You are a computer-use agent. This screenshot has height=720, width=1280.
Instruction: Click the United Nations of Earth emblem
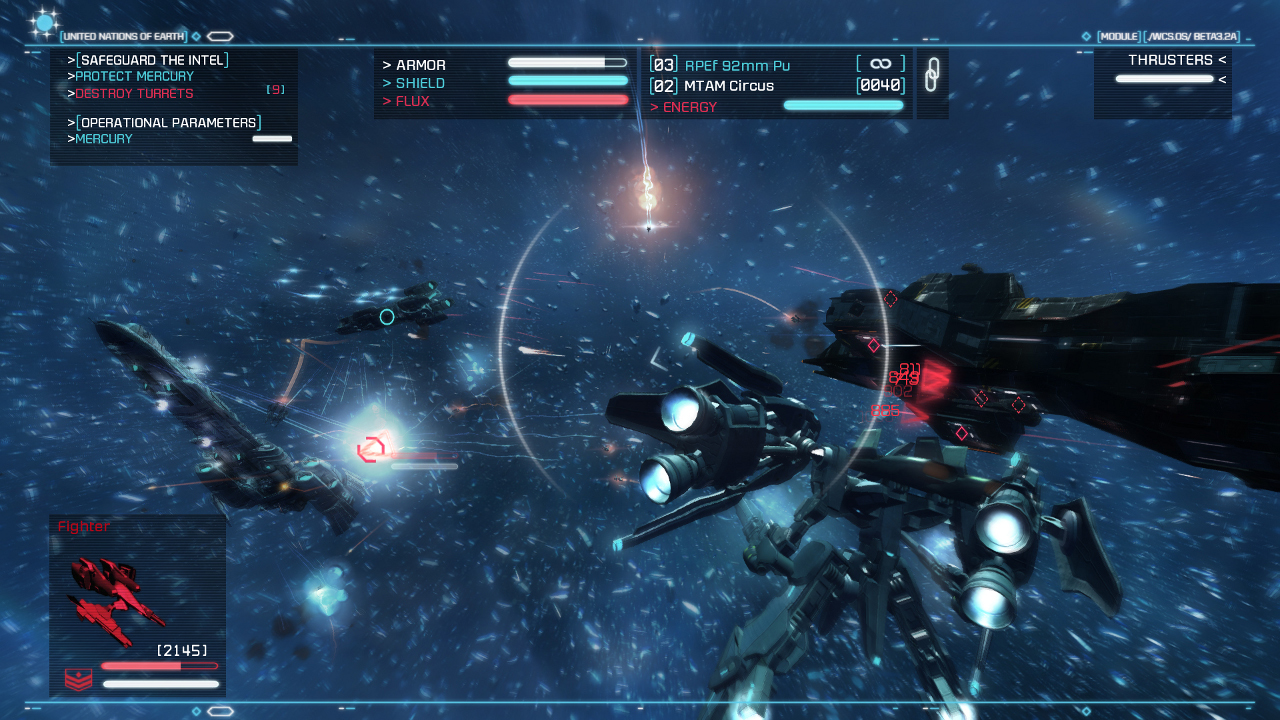click(45, 23)
